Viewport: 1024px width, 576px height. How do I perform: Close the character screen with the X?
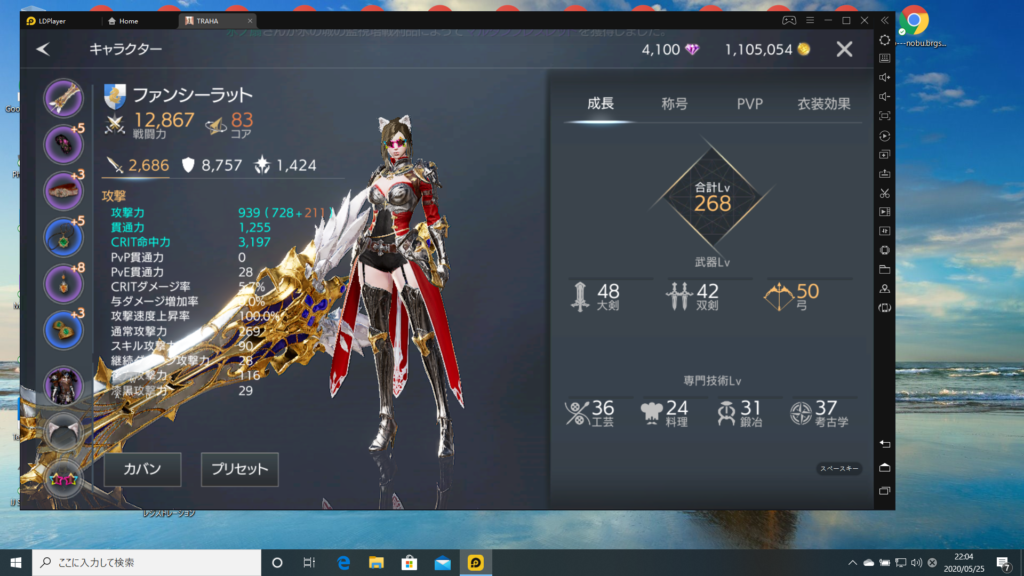tap(844, 49)
